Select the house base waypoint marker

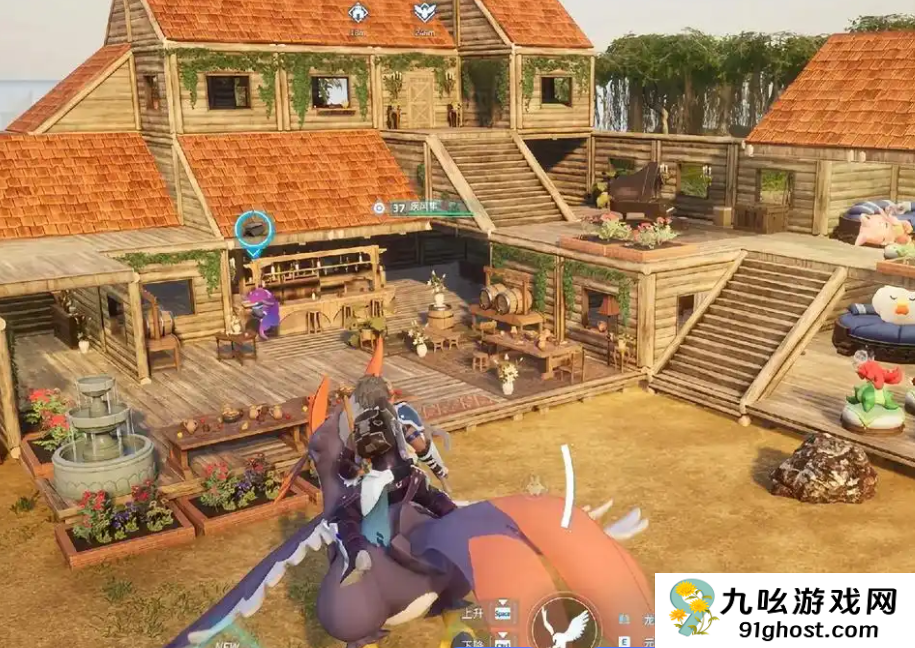[x=358, y=12]
